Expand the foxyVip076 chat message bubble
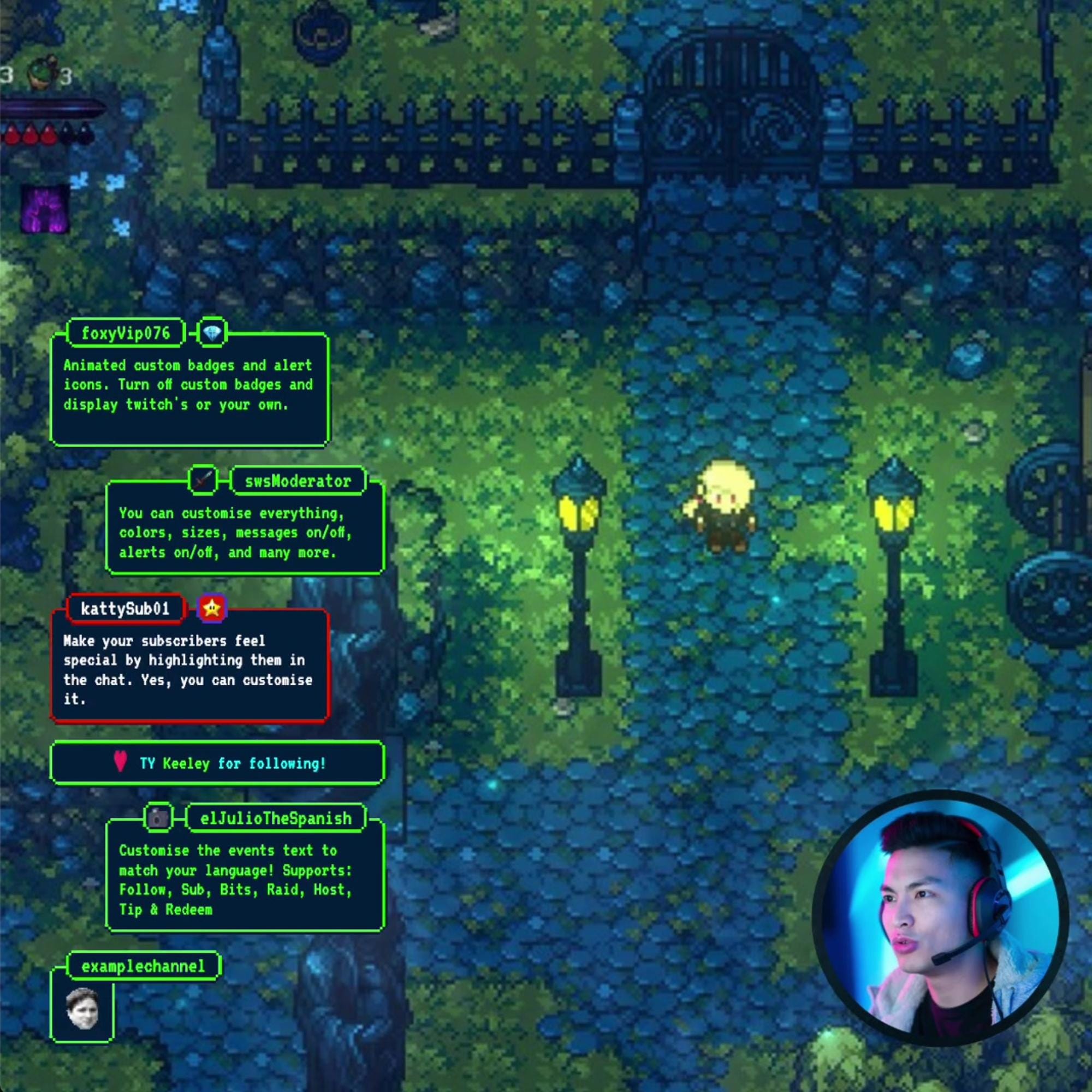The height and width of the screenshot is (1092, 1092). [189, 390]
